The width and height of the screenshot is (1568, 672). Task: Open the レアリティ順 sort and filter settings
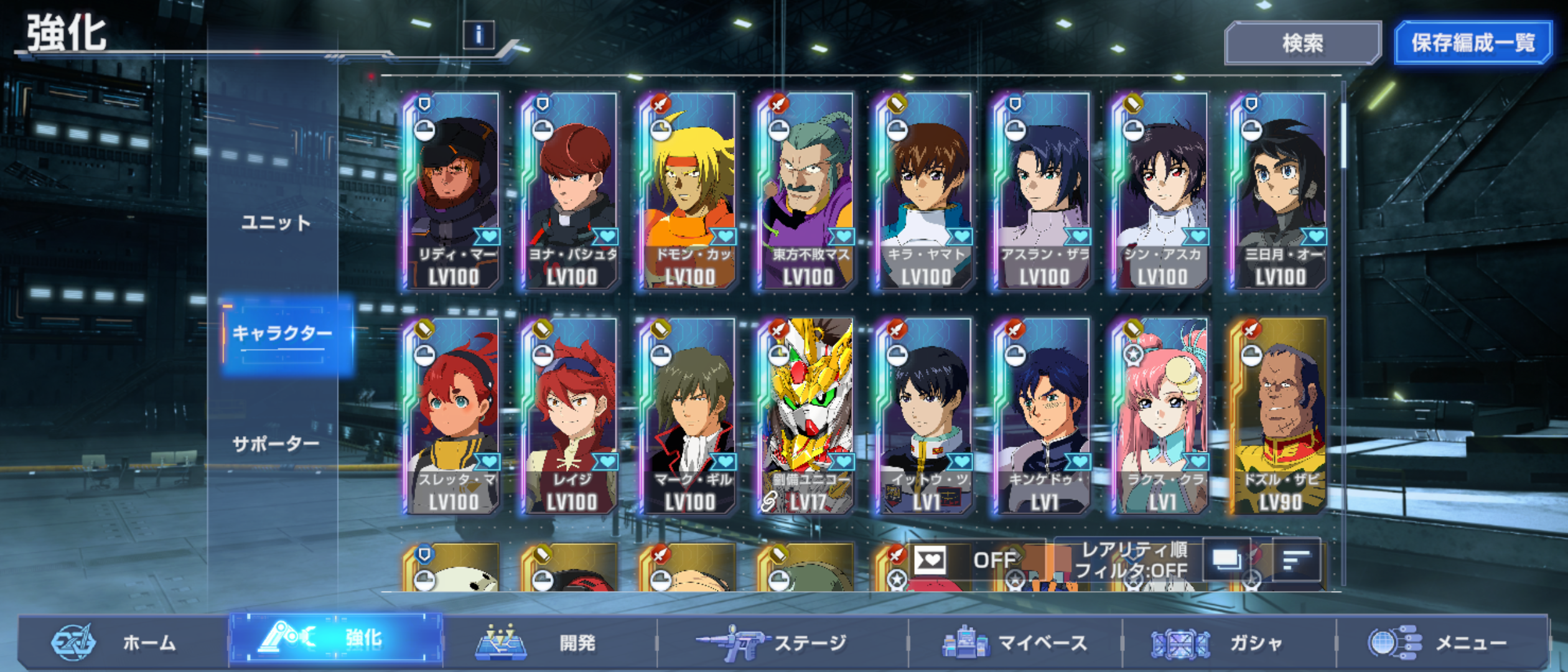1132,560
